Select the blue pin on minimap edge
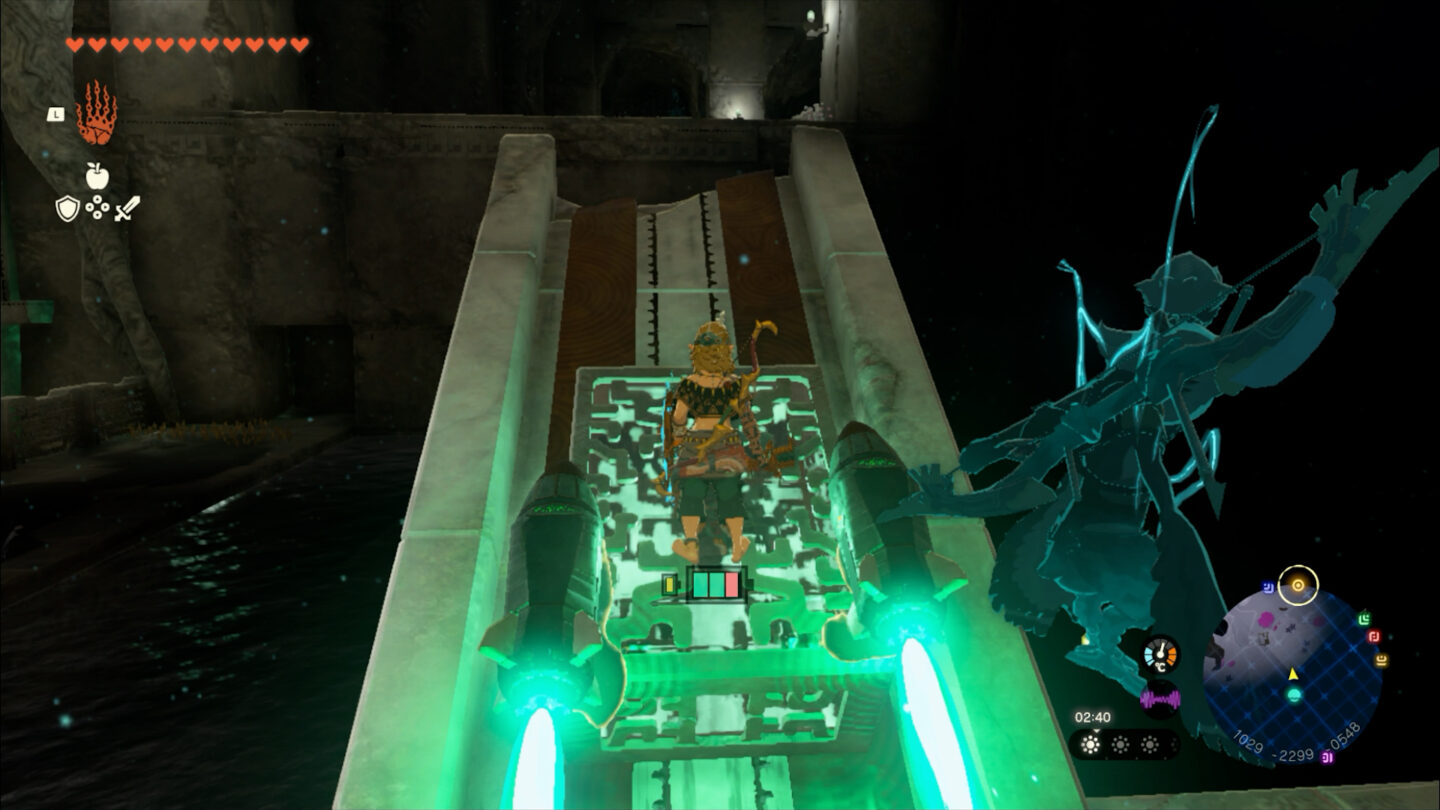 [x=1268, y=588]
